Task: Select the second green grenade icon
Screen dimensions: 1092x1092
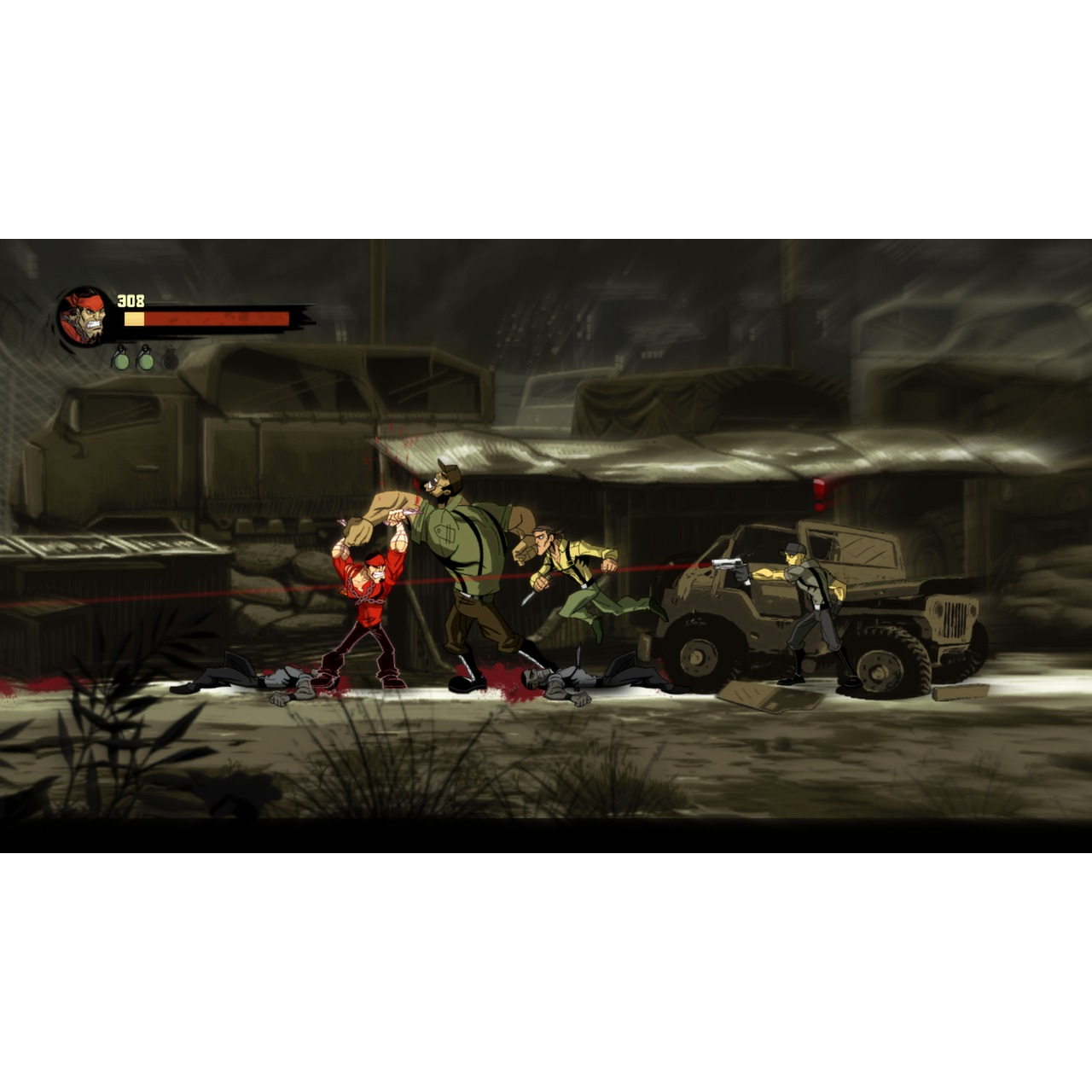Action: click(147, 359)
